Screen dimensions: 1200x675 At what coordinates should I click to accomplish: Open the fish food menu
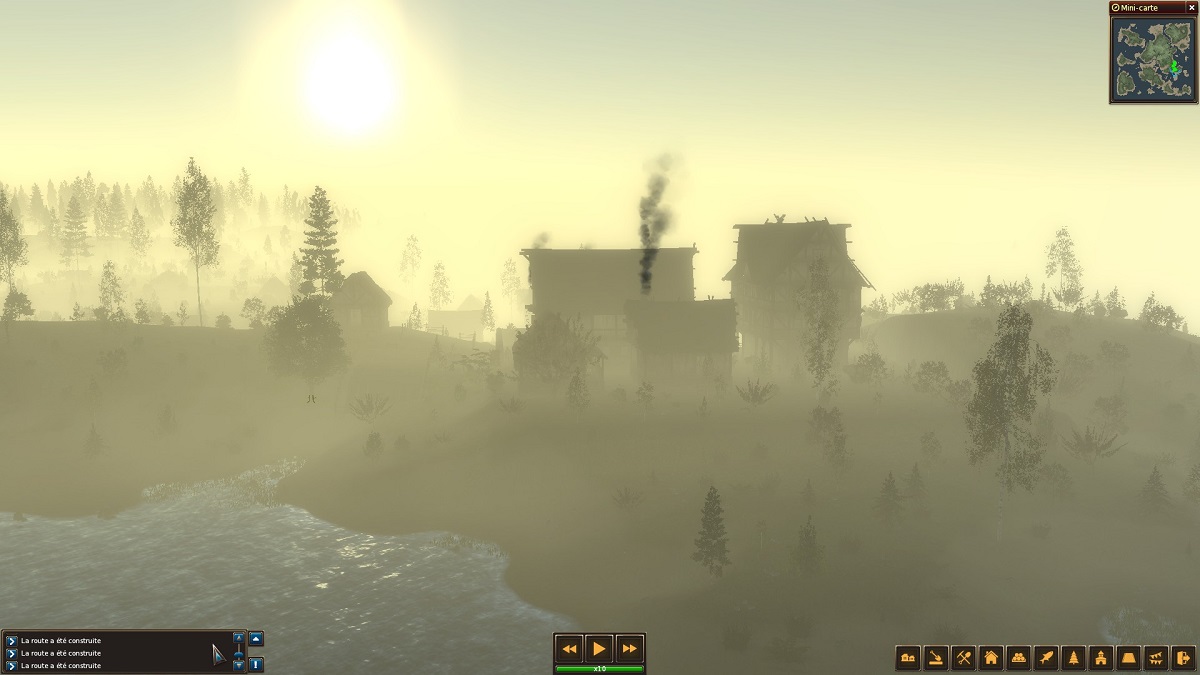coord(1046,658)
